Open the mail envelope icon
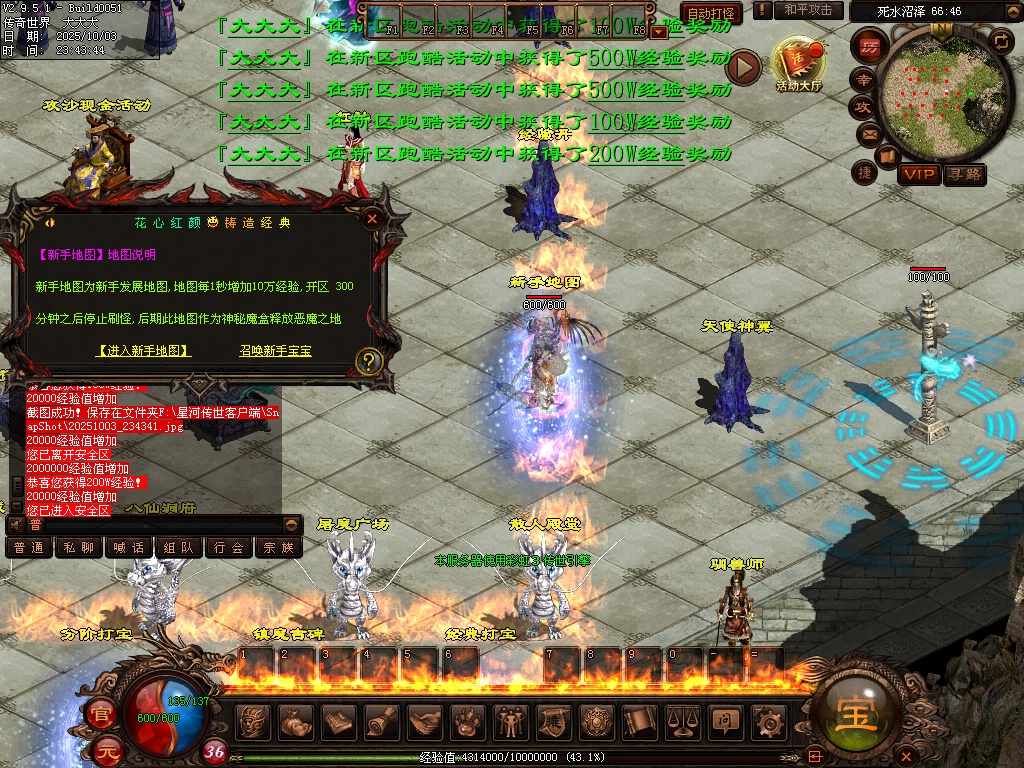Image resolution: width=1024 pixels, height=768 pixels. click(x=867, y=134)
